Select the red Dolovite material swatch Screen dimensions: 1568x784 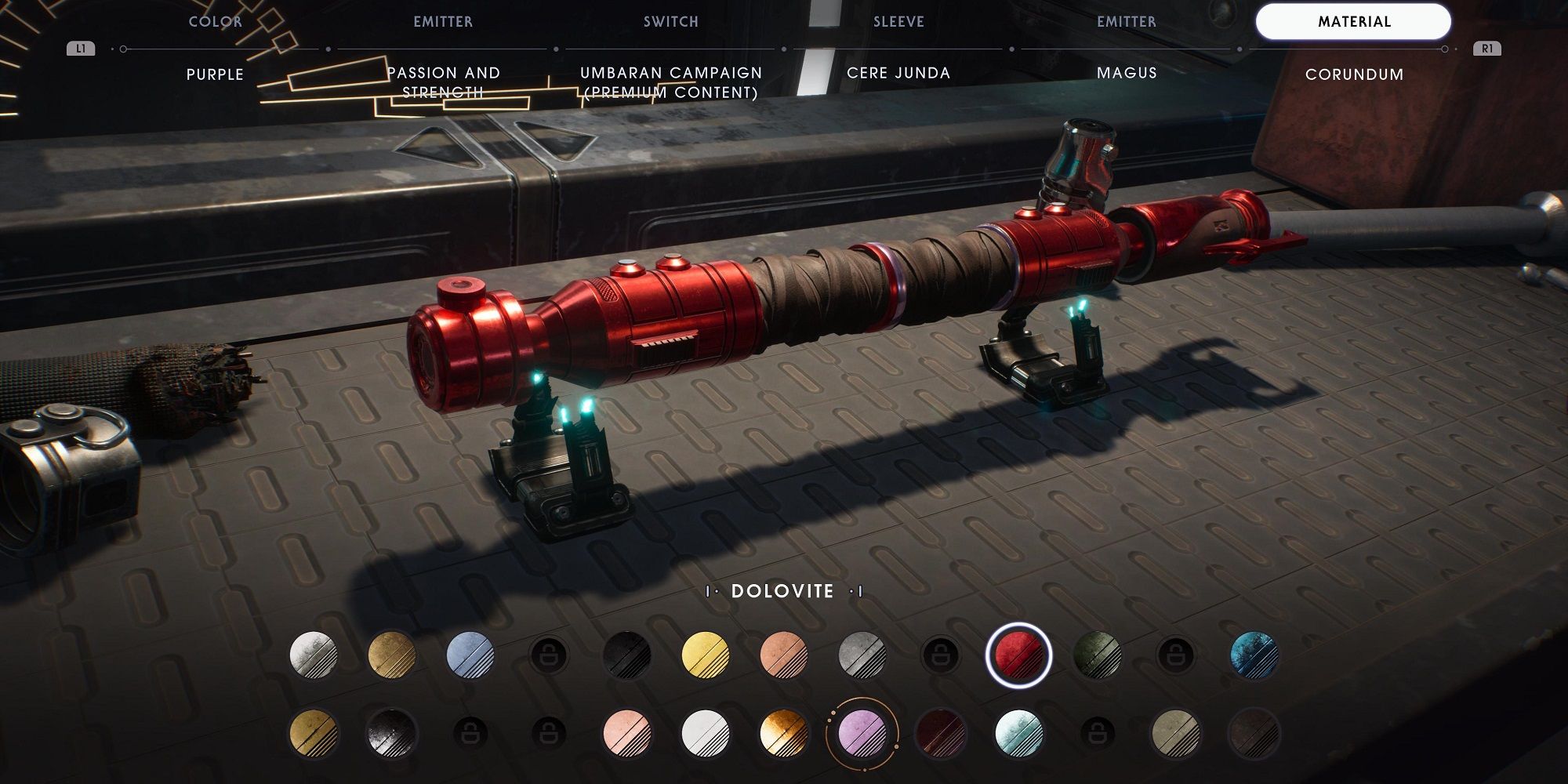(1018, 655)
